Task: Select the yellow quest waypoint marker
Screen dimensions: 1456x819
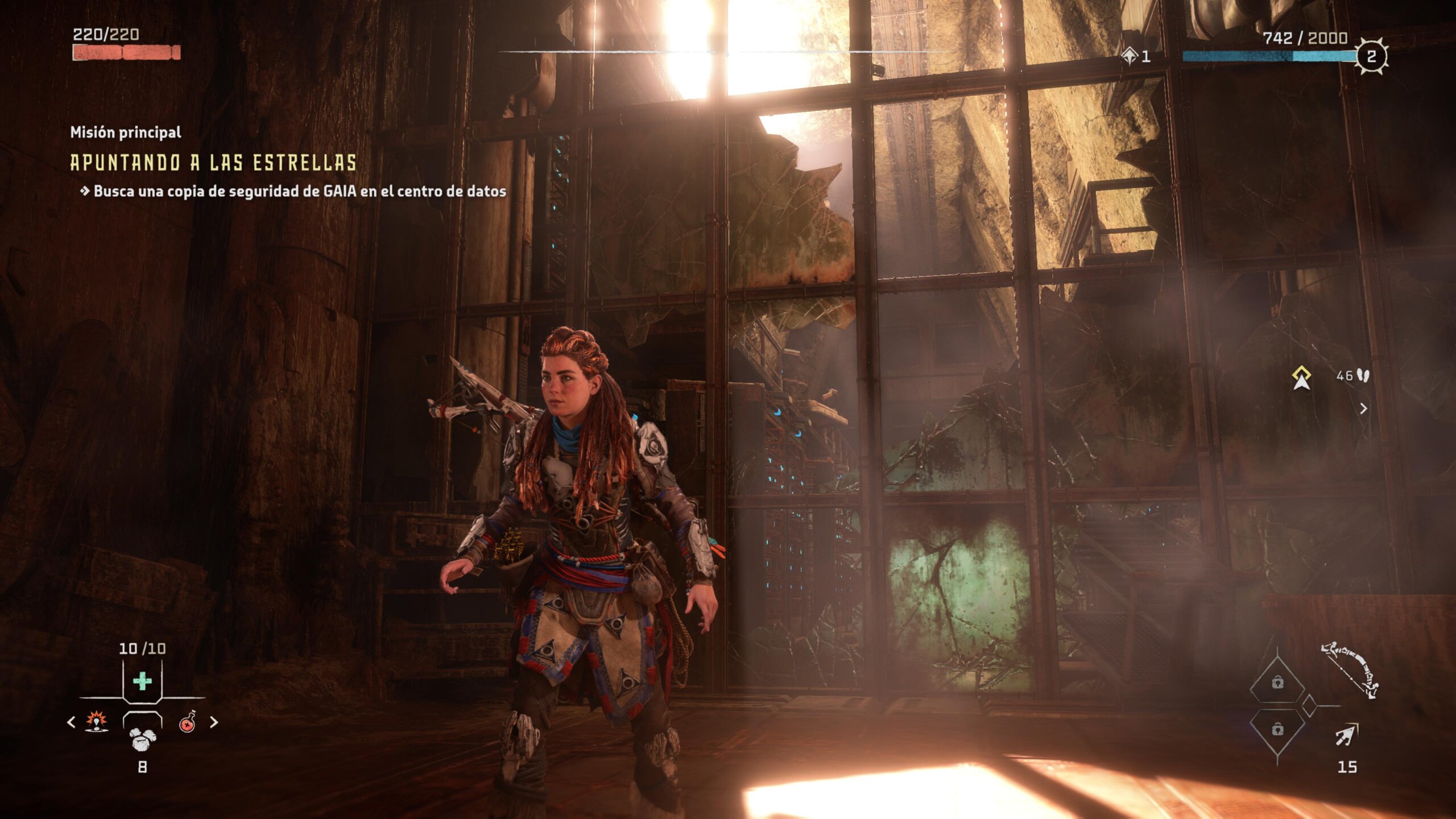Action: [1301, 378]
